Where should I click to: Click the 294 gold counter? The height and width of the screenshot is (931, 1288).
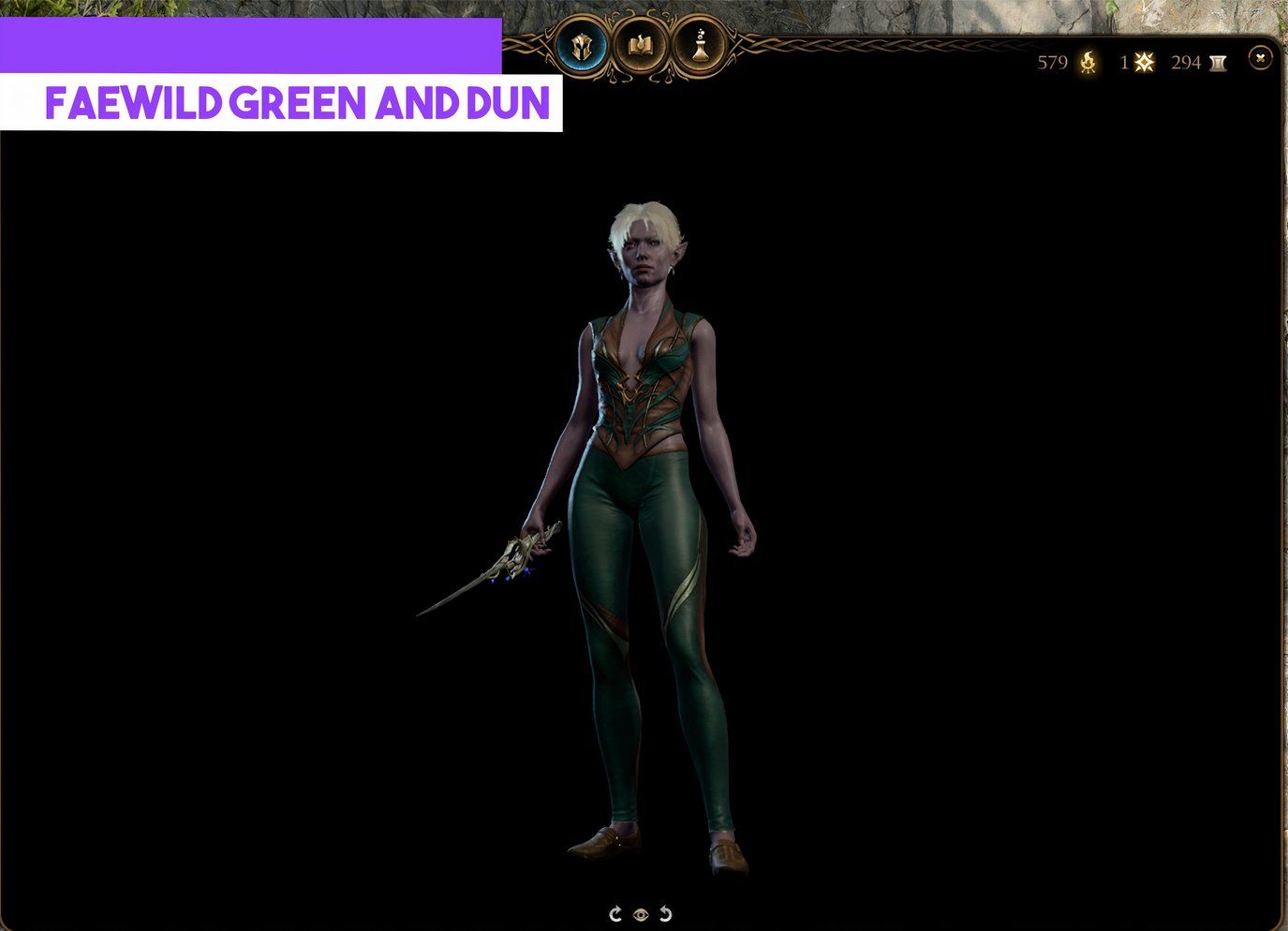pos(1185,63)
